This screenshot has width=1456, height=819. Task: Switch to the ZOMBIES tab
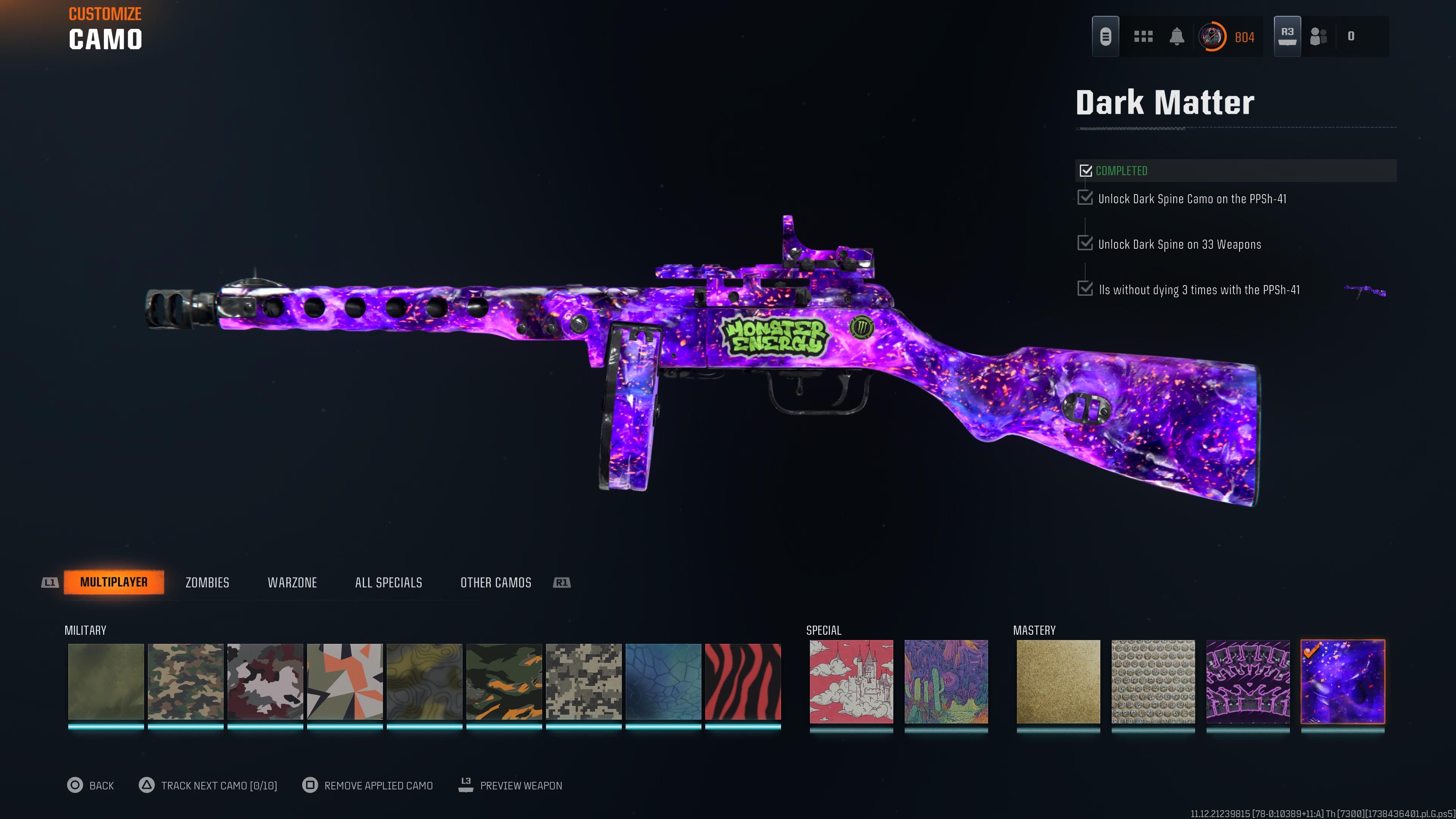pyautogui.click(x=207, y=582)
